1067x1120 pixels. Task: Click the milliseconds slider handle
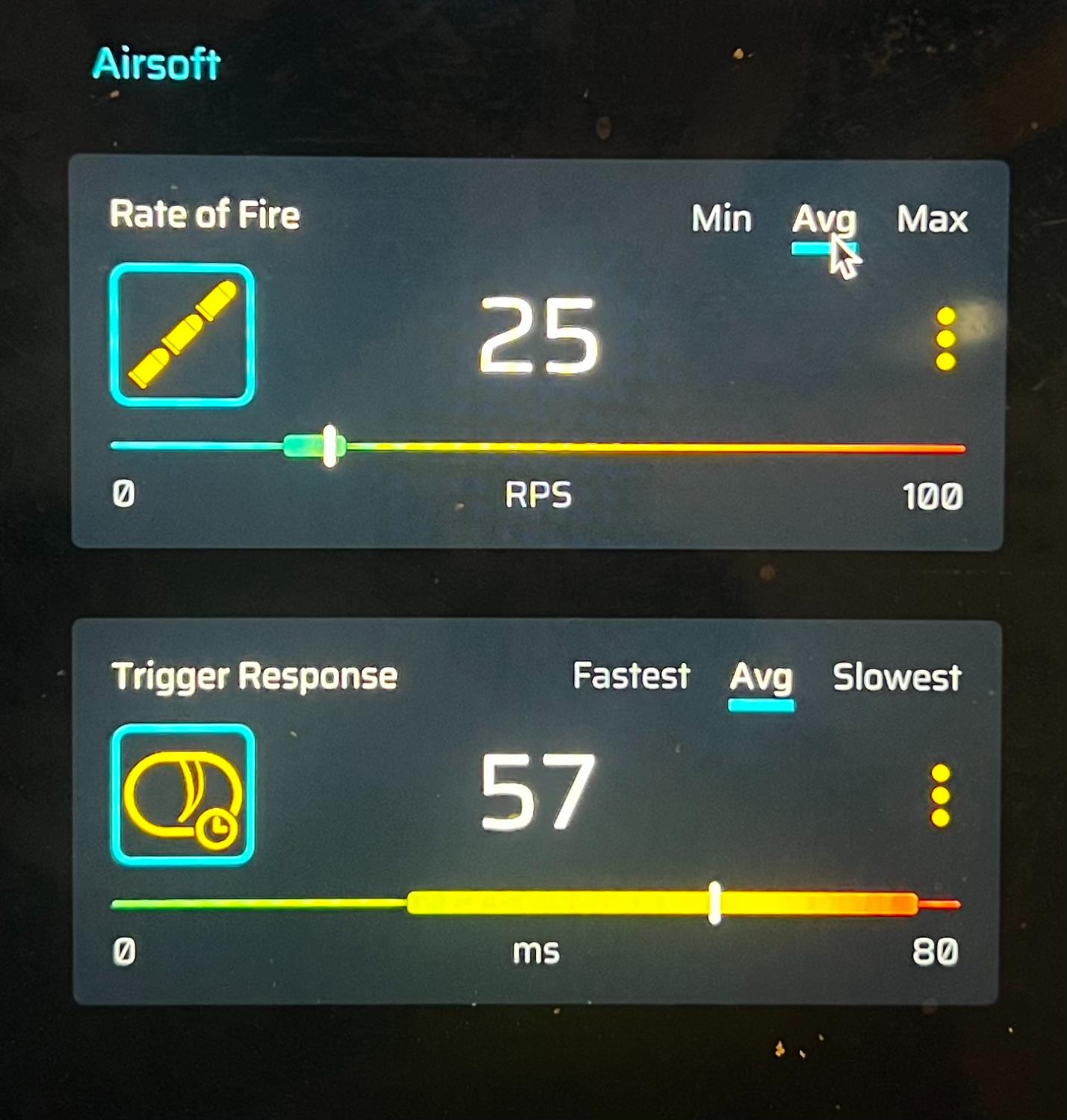point(715,903)
